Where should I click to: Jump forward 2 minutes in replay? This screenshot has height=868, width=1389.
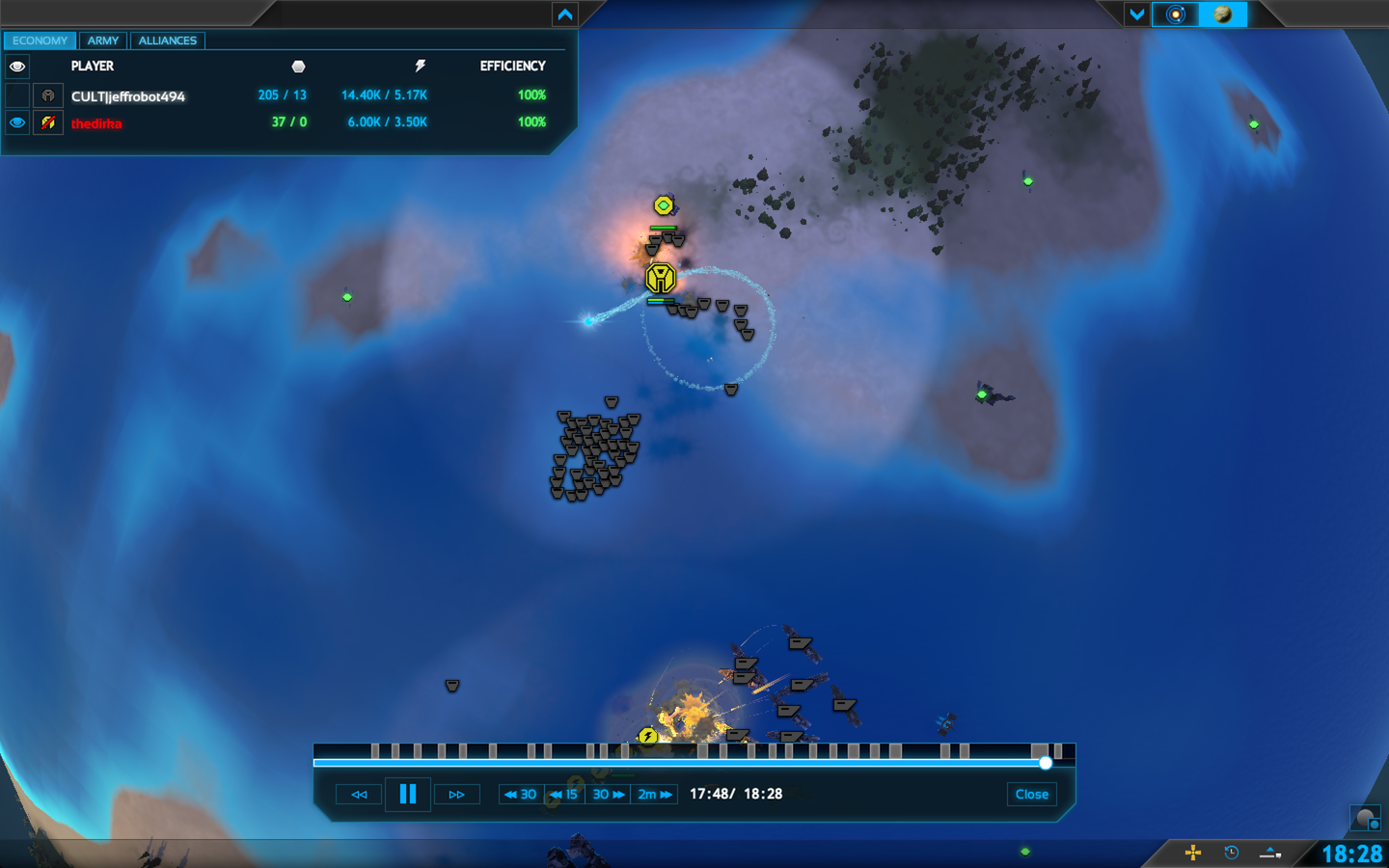pos(655,795)
